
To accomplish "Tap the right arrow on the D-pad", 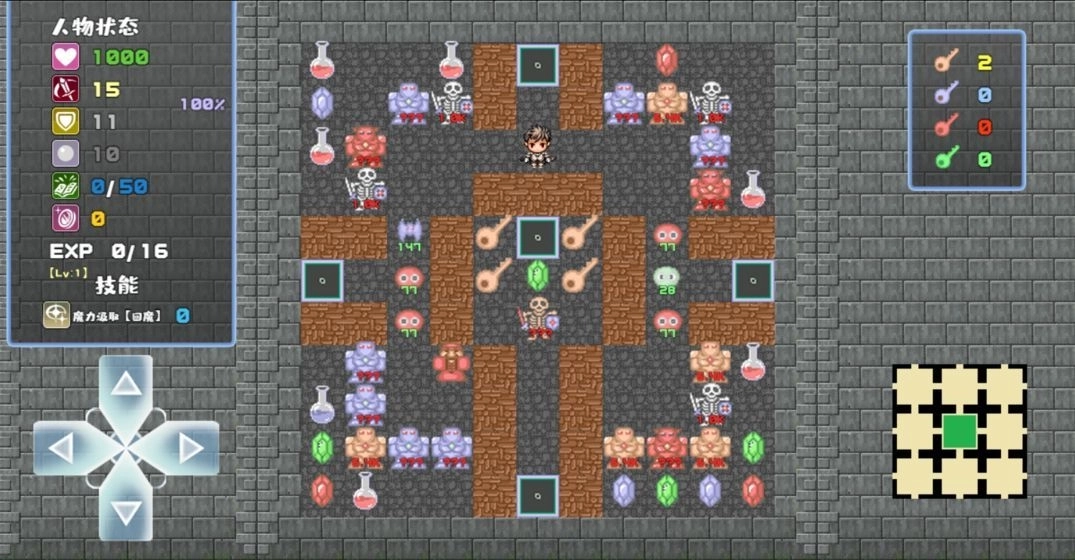I will click(x=190, y=448).
